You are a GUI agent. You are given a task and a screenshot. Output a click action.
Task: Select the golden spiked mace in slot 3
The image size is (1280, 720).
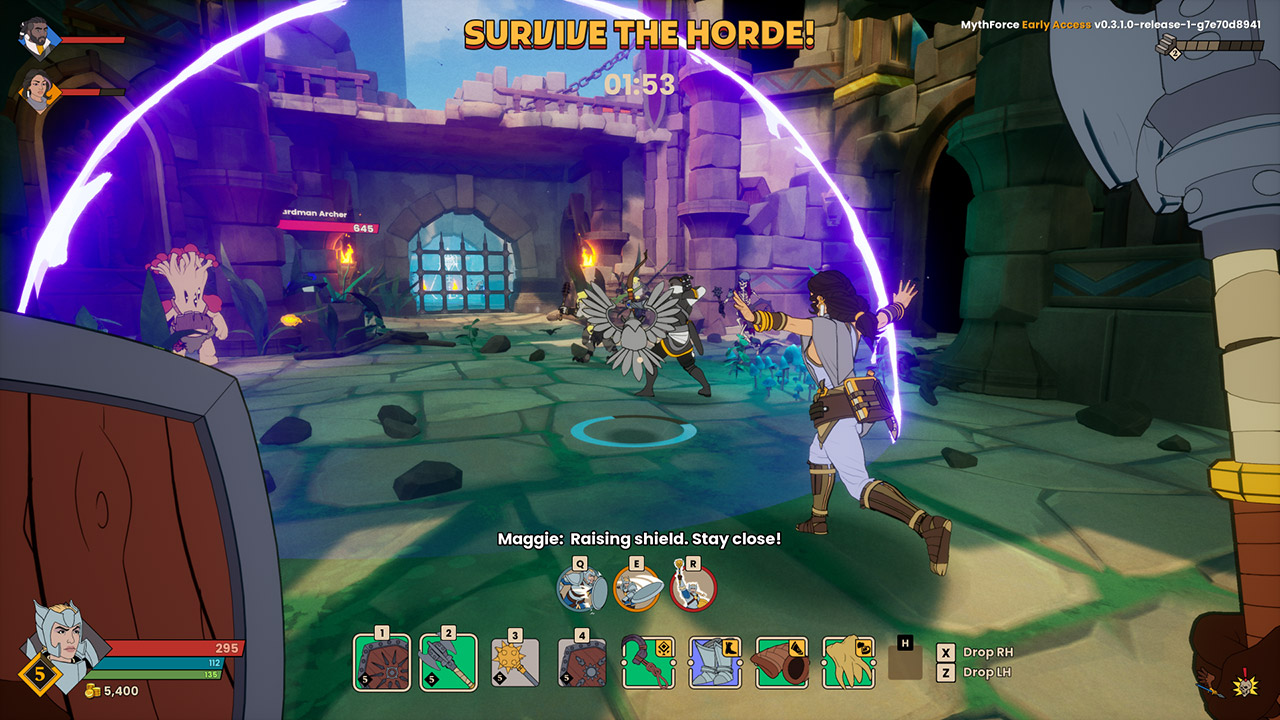click(515, 662)
